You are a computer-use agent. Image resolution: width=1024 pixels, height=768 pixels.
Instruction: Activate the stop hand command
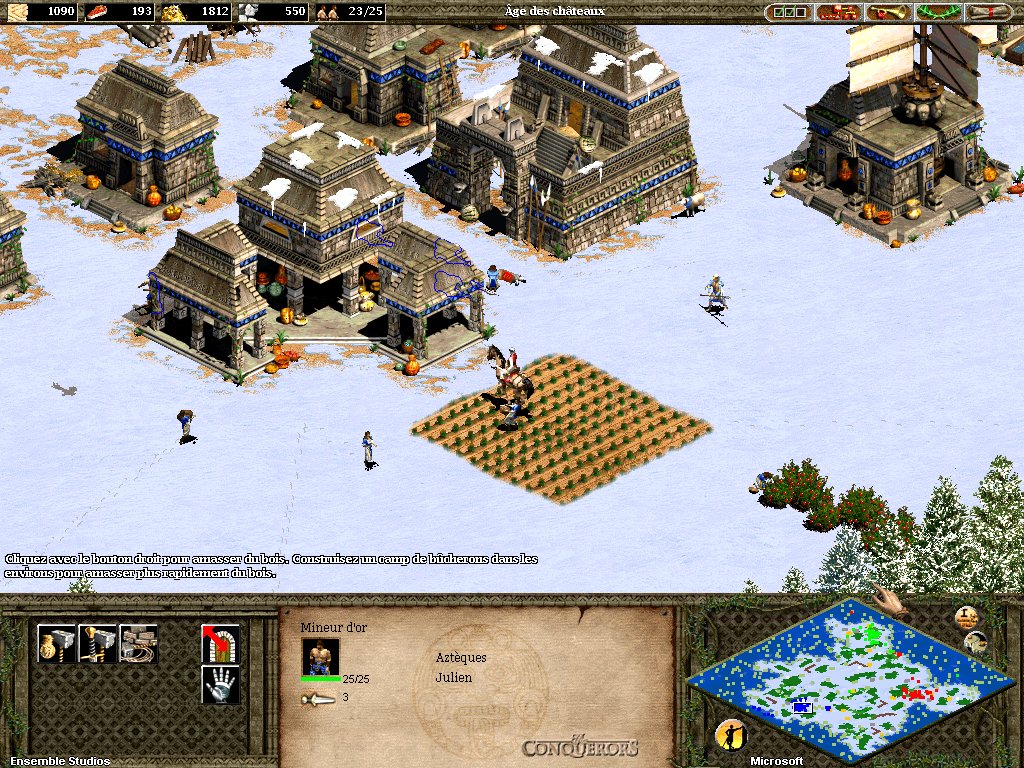220,684
